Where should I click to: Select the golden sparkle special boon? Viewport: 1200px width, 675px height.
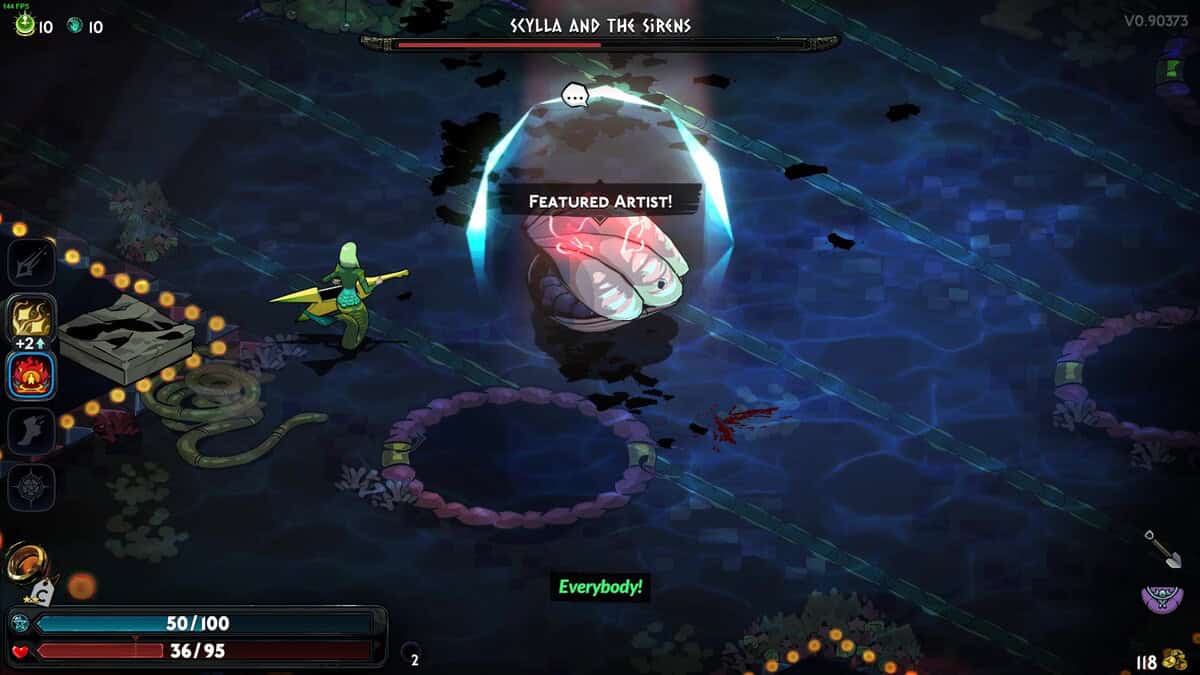(29, 318)
